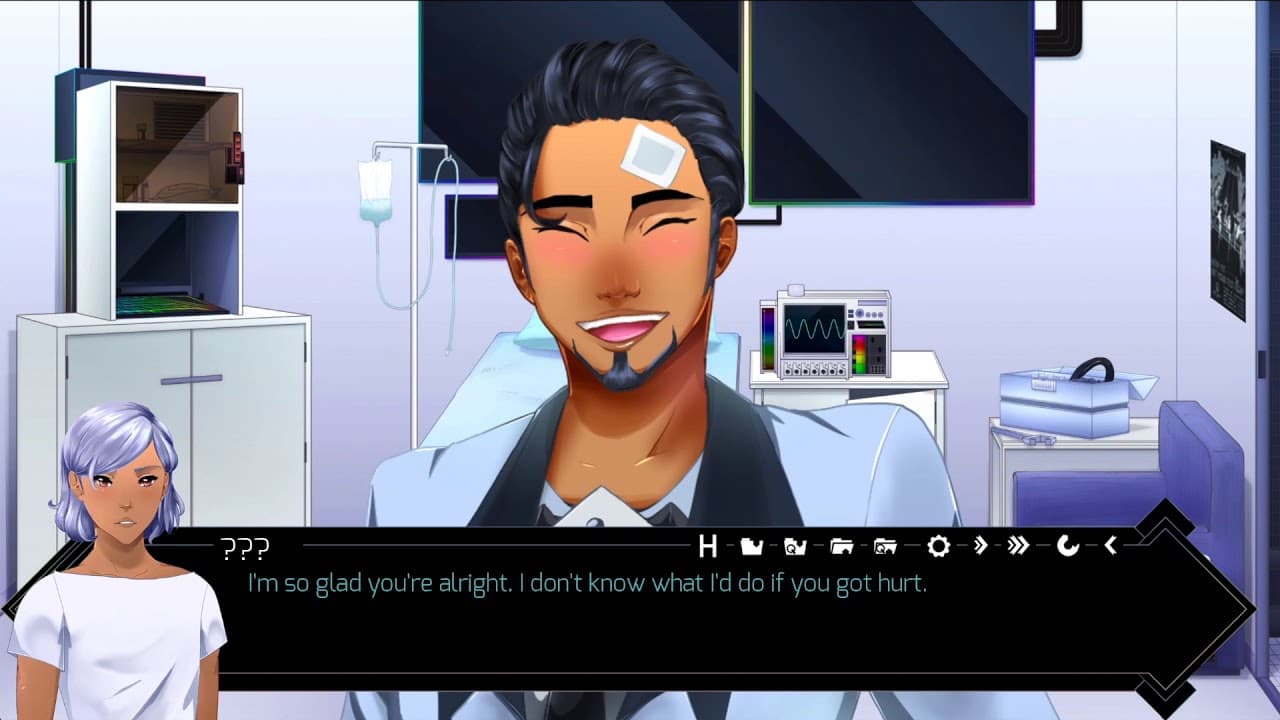Open preferences via the gear icon
The width and height of the screenshot is (1280, 720).
point(938,545)
